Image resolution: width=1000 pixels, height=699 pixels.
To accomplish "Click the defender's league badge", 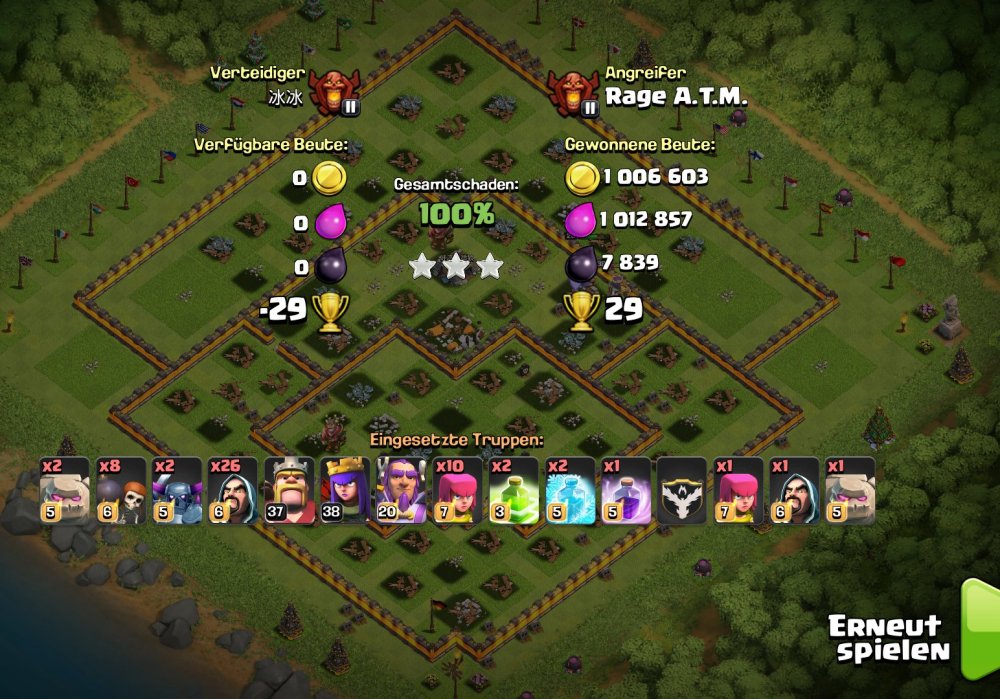I will coord(334,92).
